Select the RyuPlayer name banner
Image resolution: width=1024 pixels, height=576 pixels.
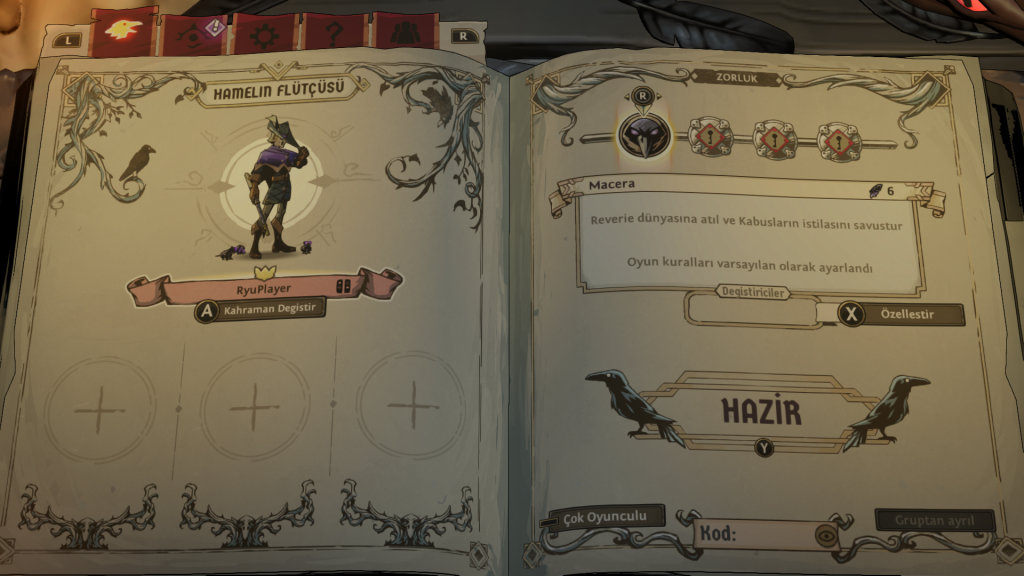(x=264, y=288)
